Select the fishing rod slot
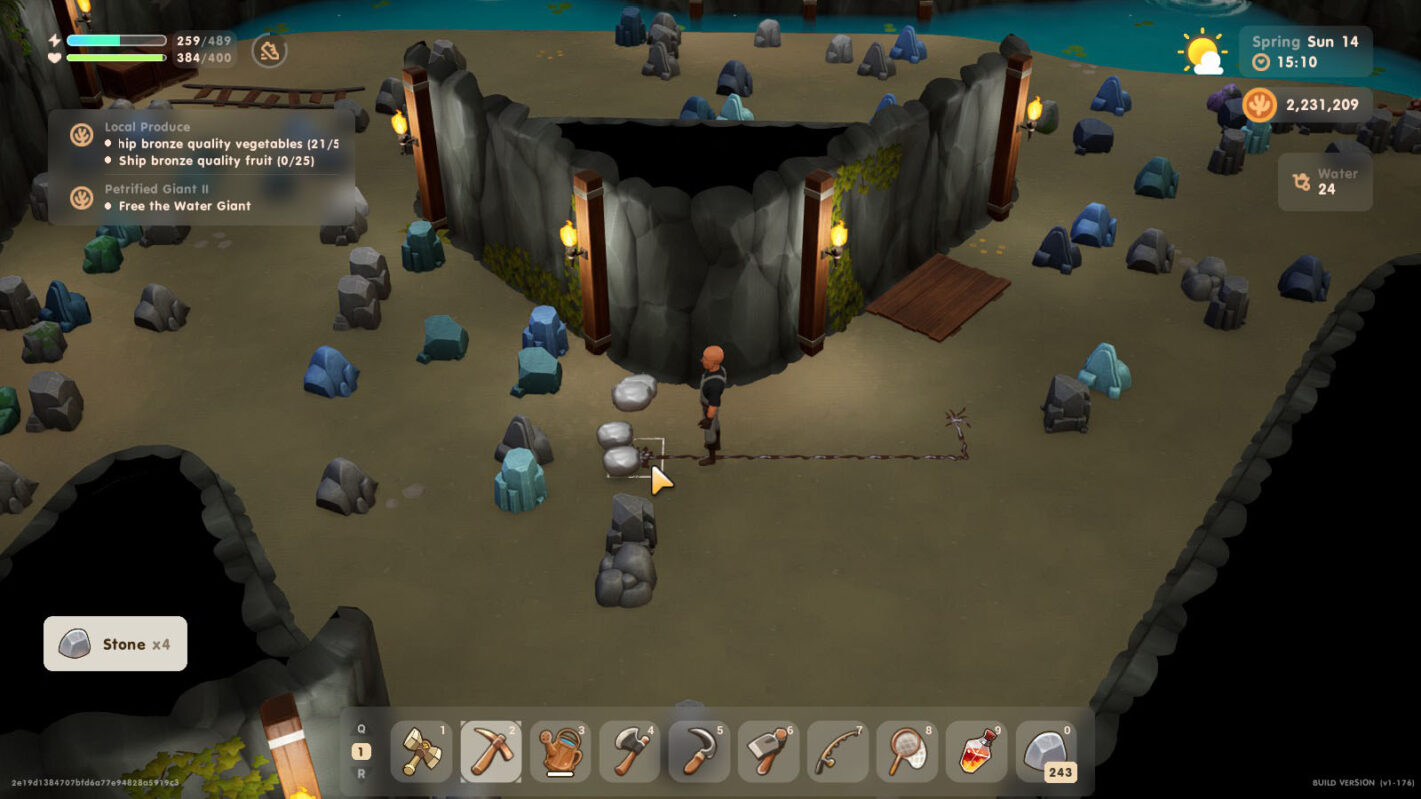Viewport: 1421px width, 799px height. [837, 752]
